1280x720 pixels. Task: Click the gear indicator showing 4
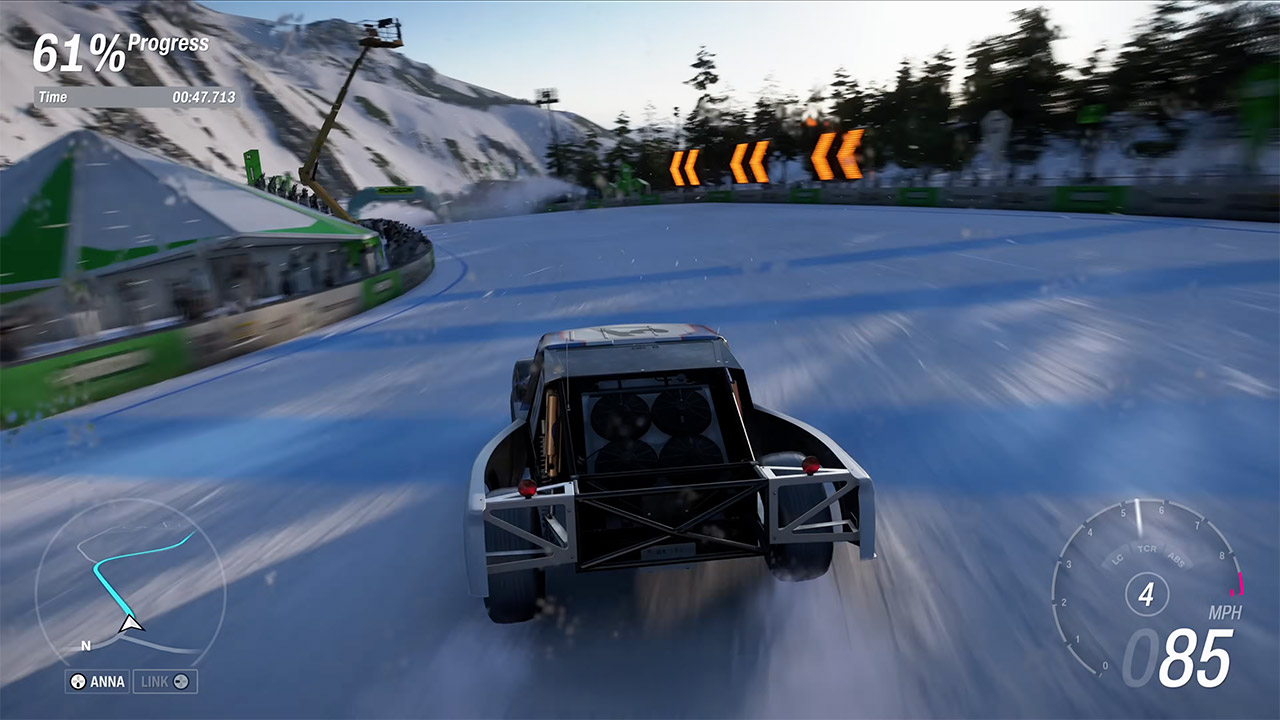tap(1148, 594)
